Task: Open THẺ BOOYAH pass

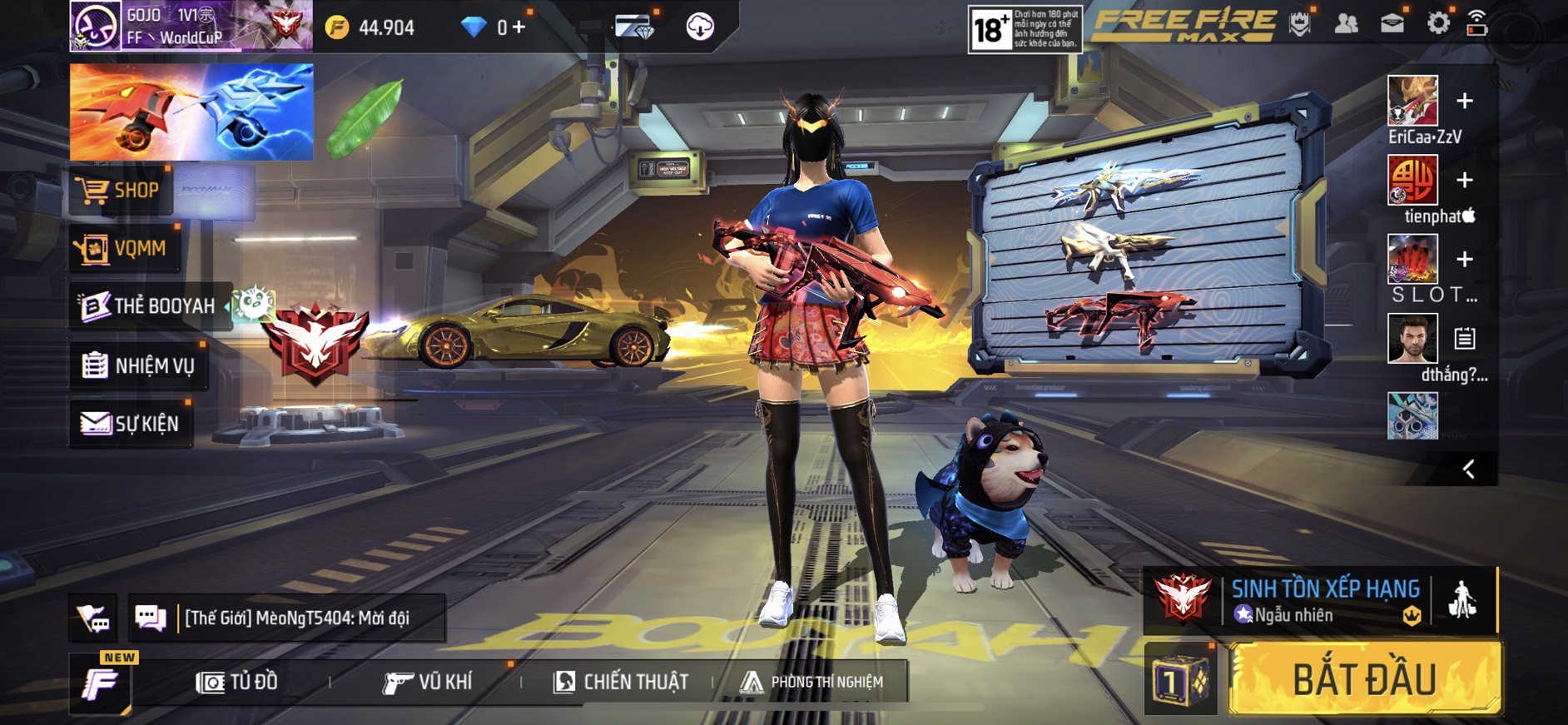Action: click(148, 305)
